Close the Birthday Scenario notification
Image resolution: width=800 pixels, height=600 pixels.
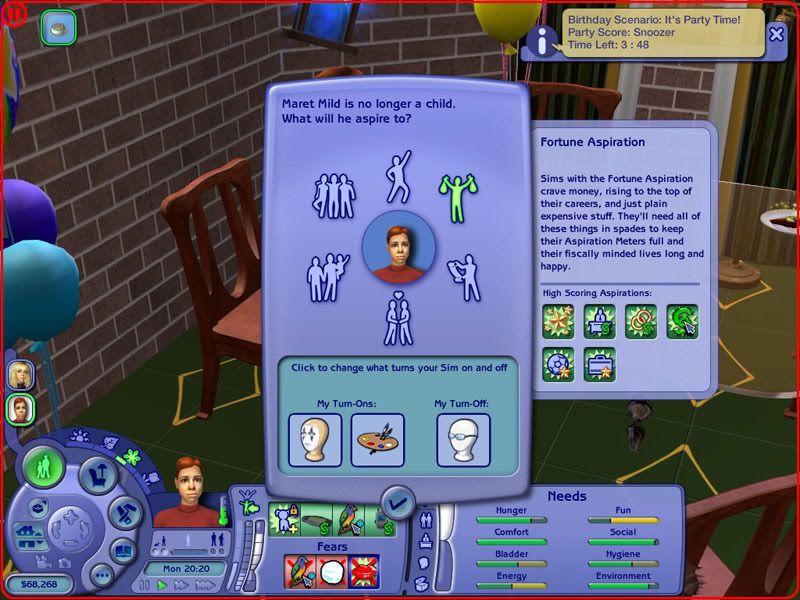[776, 33]
